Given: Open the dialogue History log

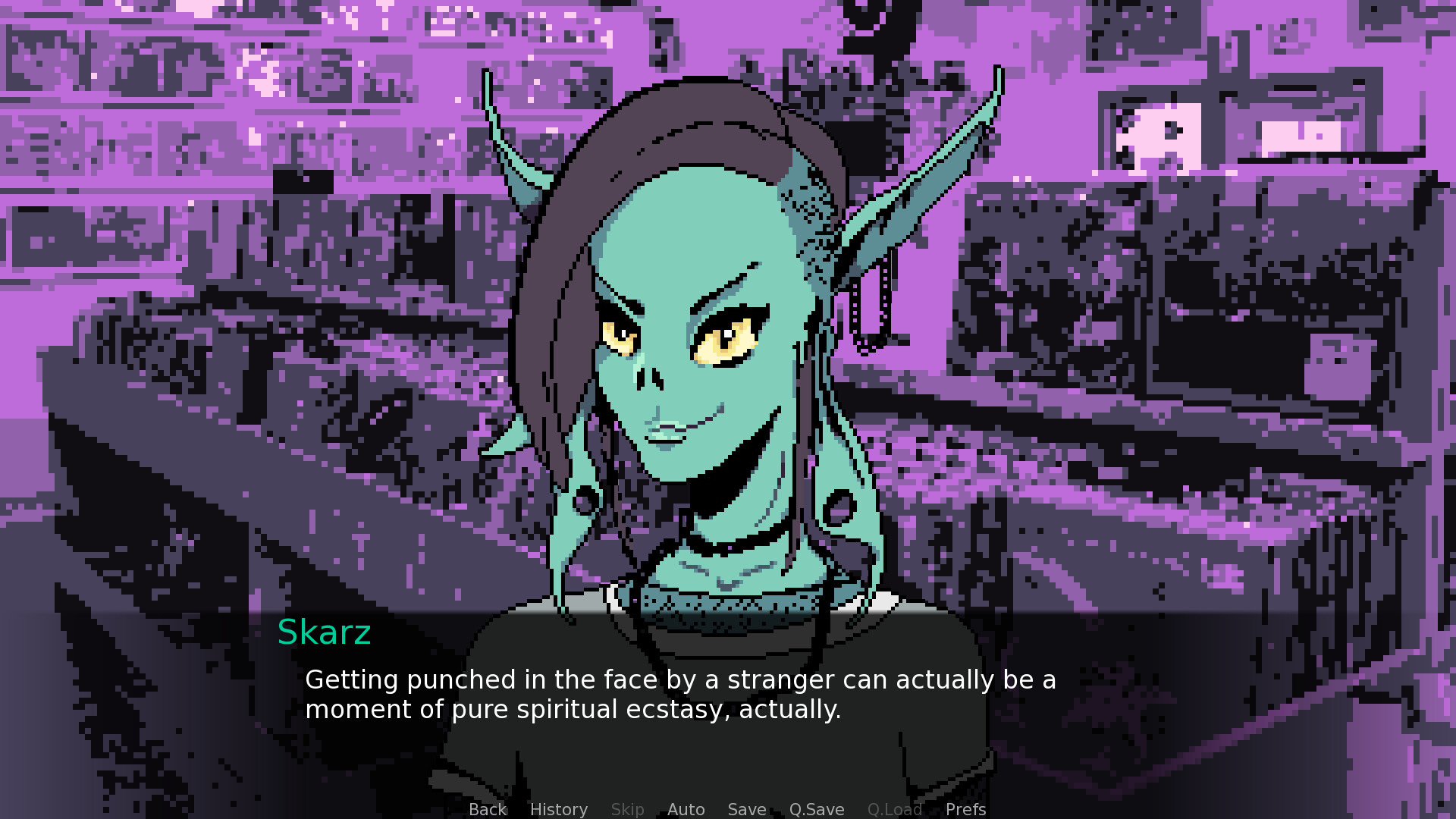Looking at the screenshot, I should click(x=558, y=809).
